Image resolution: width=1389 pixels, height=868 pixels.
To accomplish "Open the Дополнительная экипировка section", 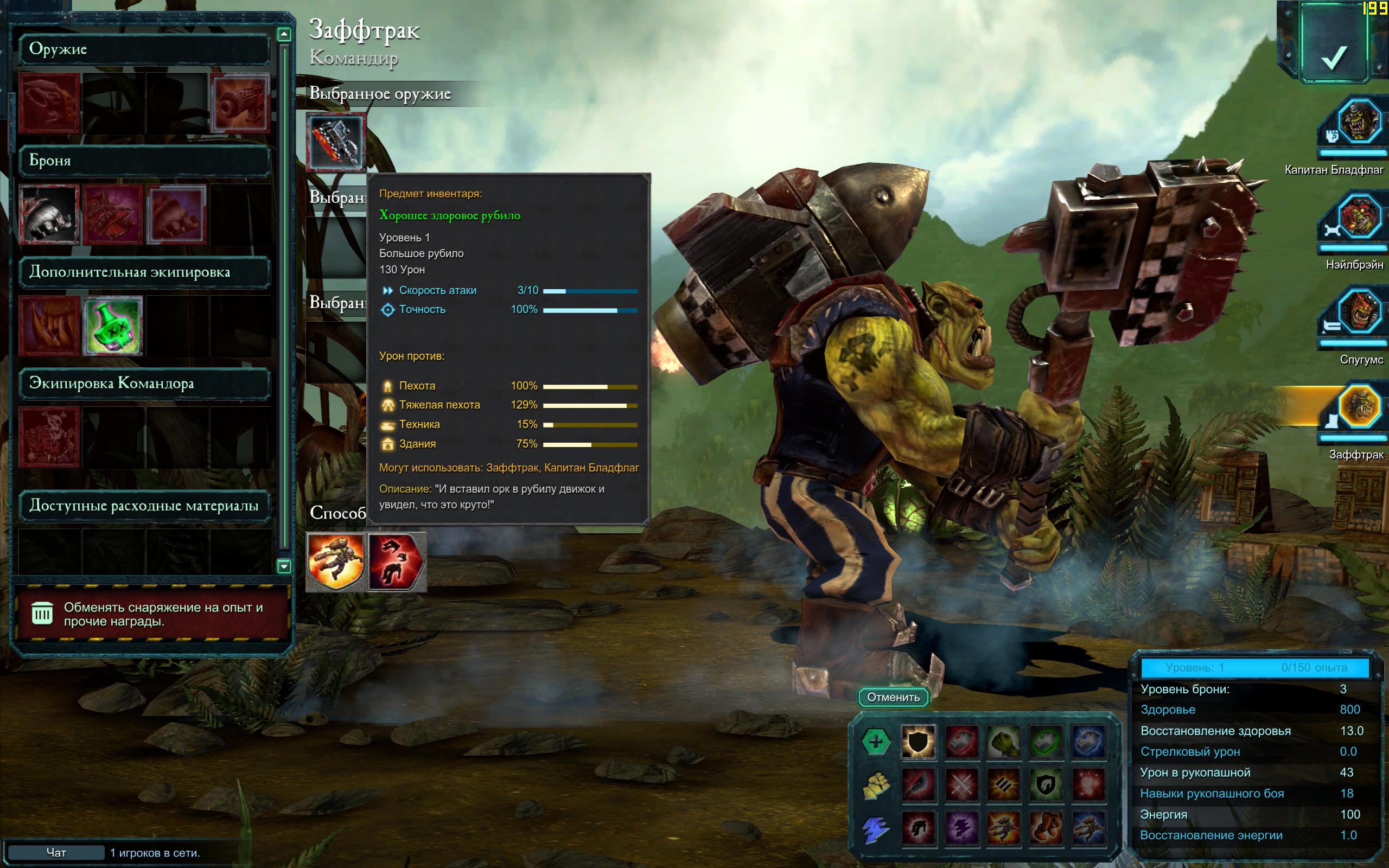I will (x=144, y=272).
